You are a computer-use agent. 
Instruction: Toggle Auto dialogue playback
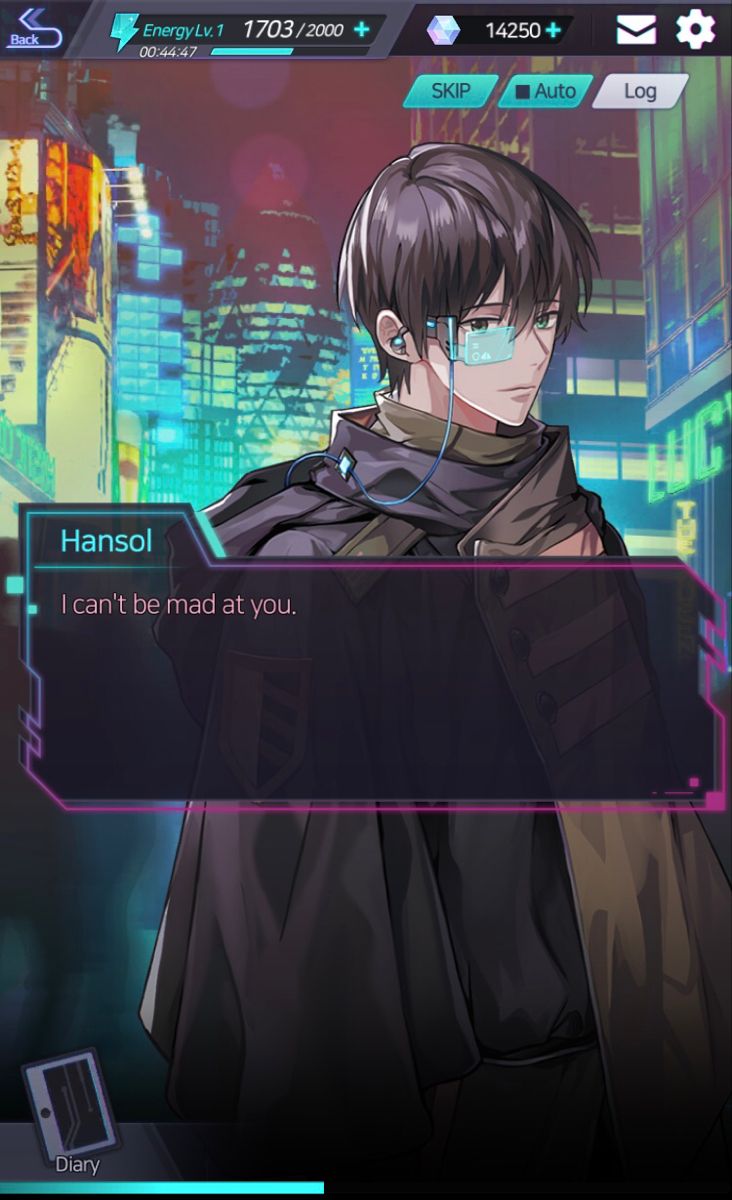[x=545, y=91]
